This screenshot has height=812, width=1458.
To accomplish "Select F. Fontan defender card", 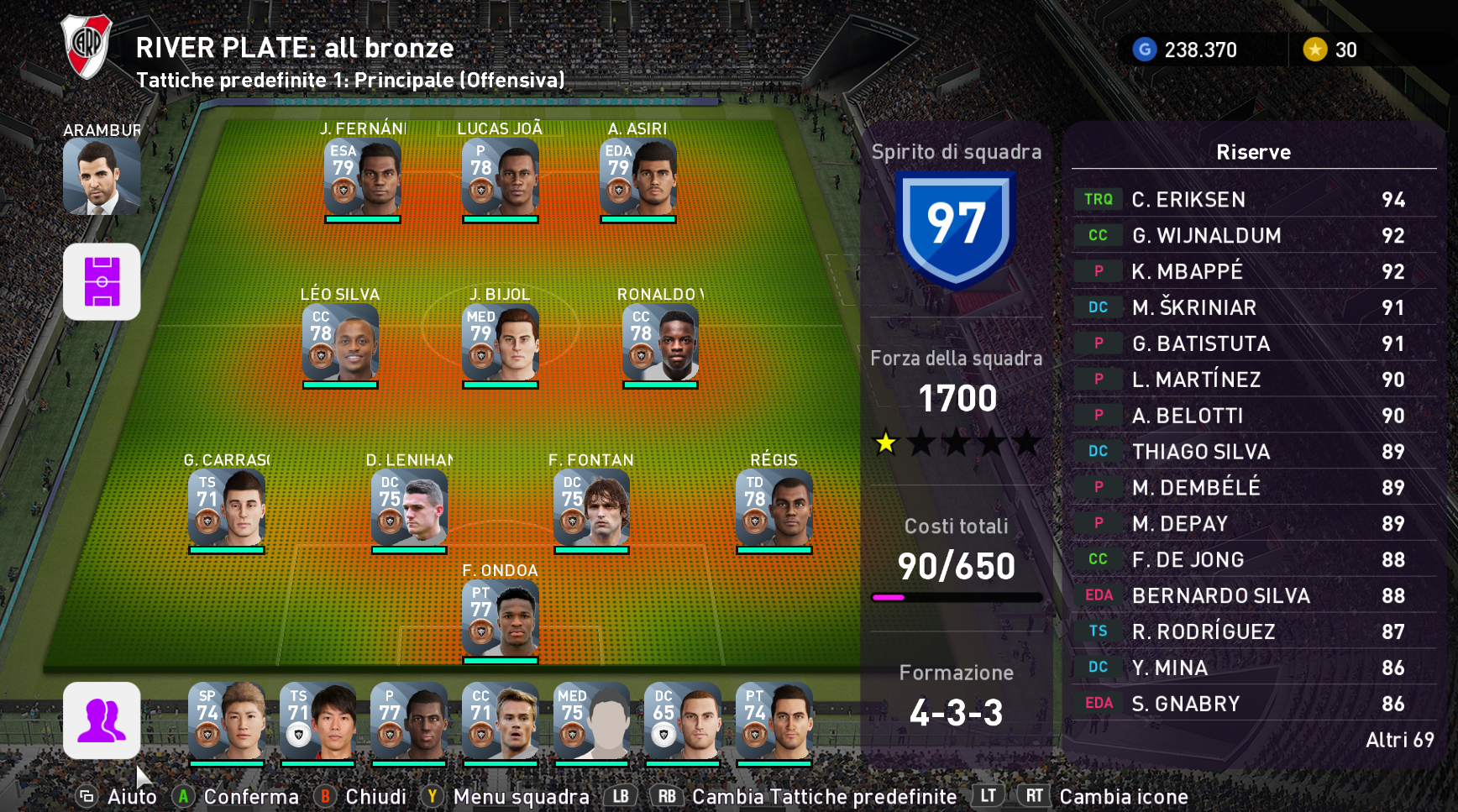I will coord(591,509).
